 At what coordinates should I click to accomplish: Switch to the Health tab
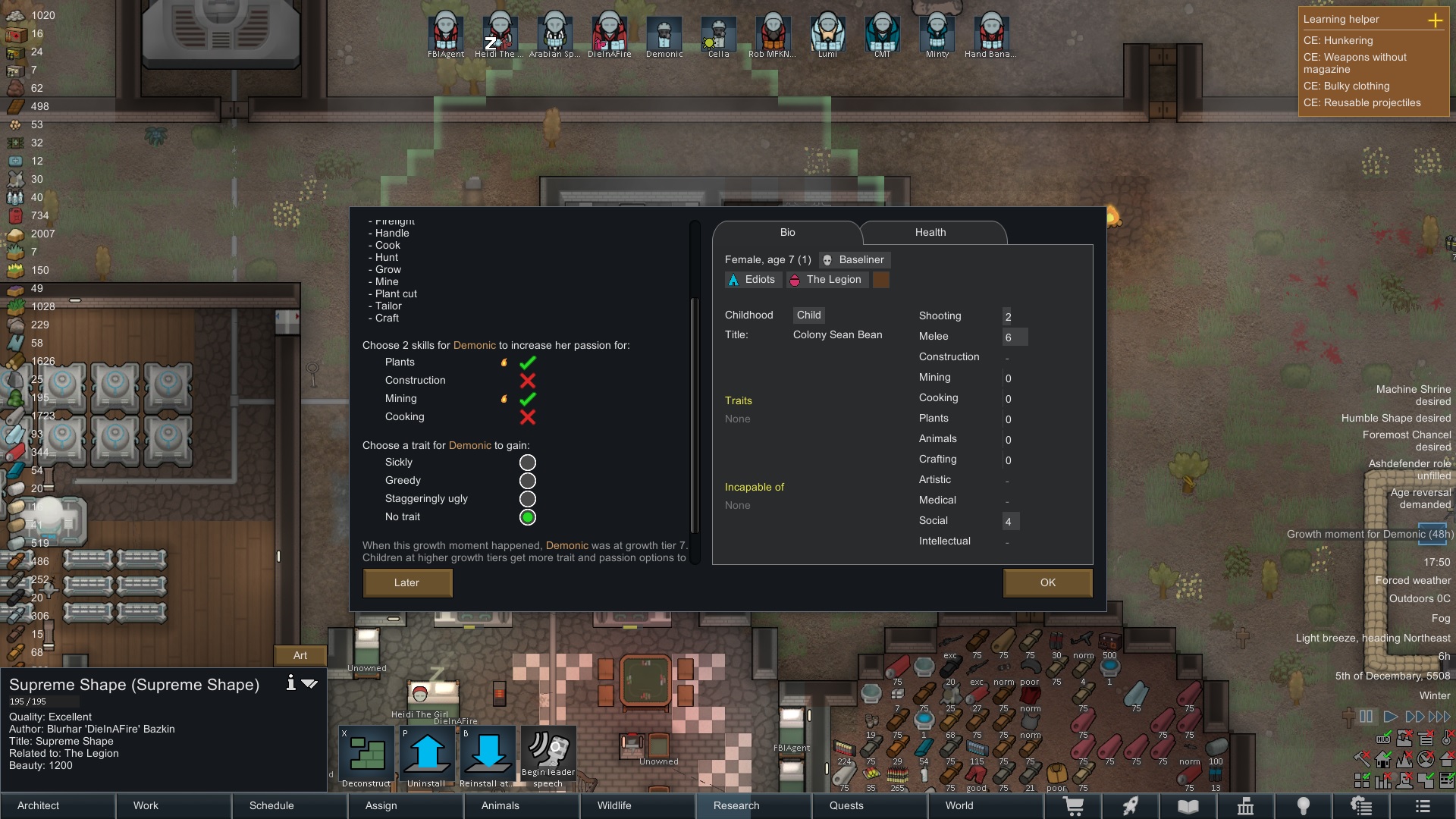point(930,232)
